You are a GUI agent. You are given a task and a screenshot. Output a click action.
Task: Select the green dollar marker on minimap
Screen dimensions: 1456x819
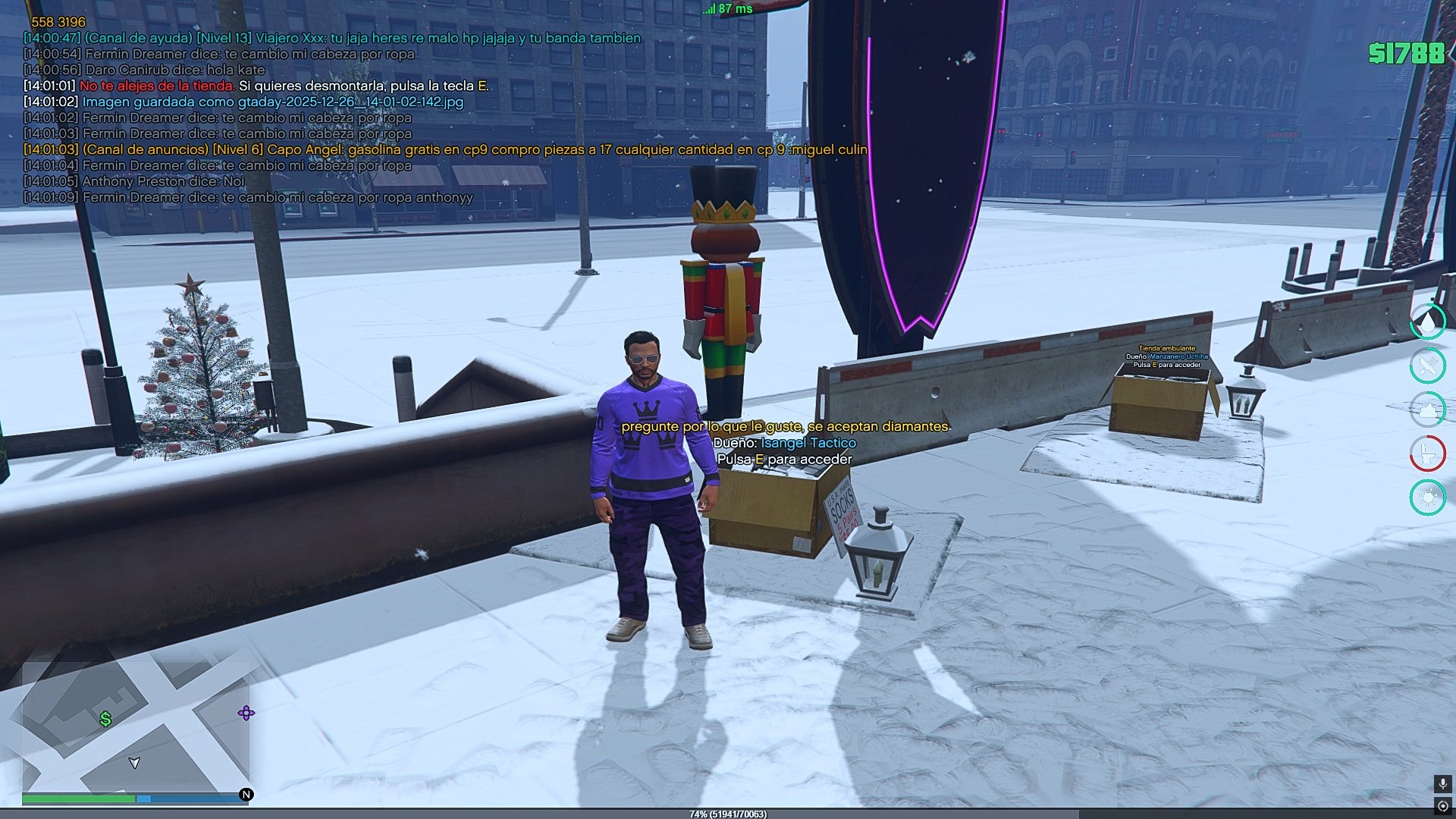click(105, 719)
